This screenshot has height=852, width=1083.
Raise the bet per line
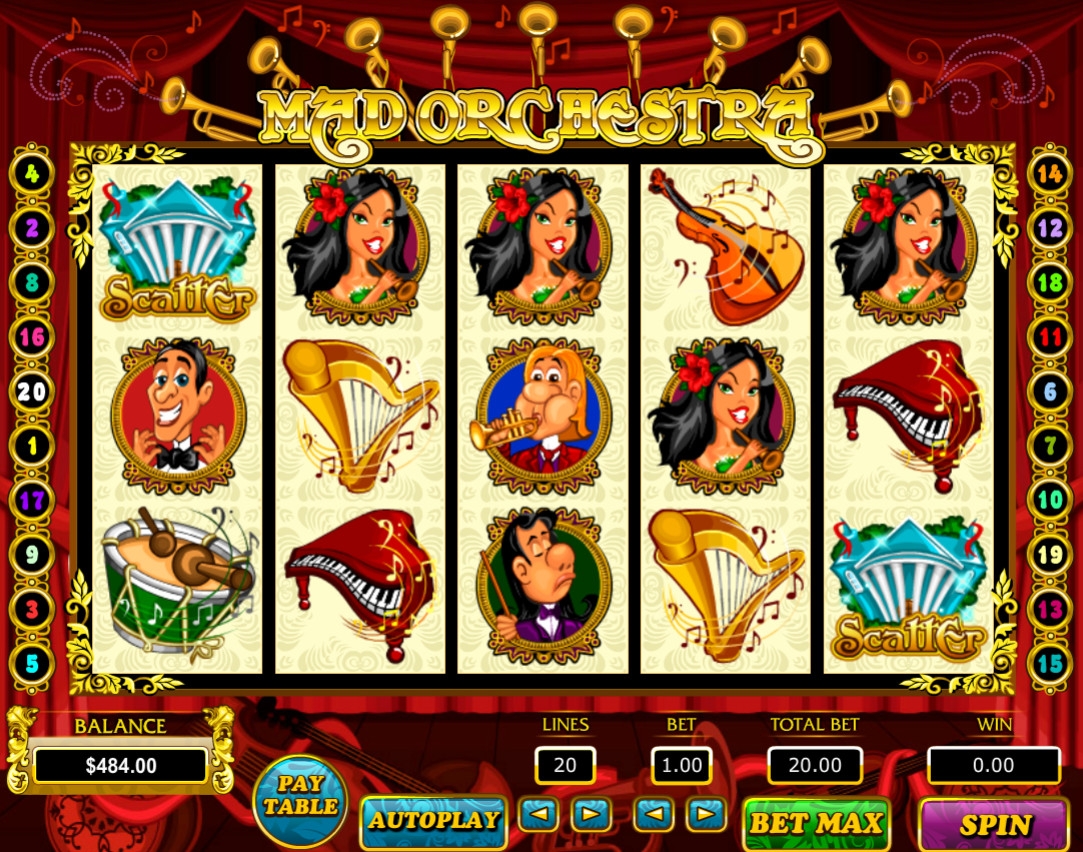pyautogui.click(x=707, y=815)
